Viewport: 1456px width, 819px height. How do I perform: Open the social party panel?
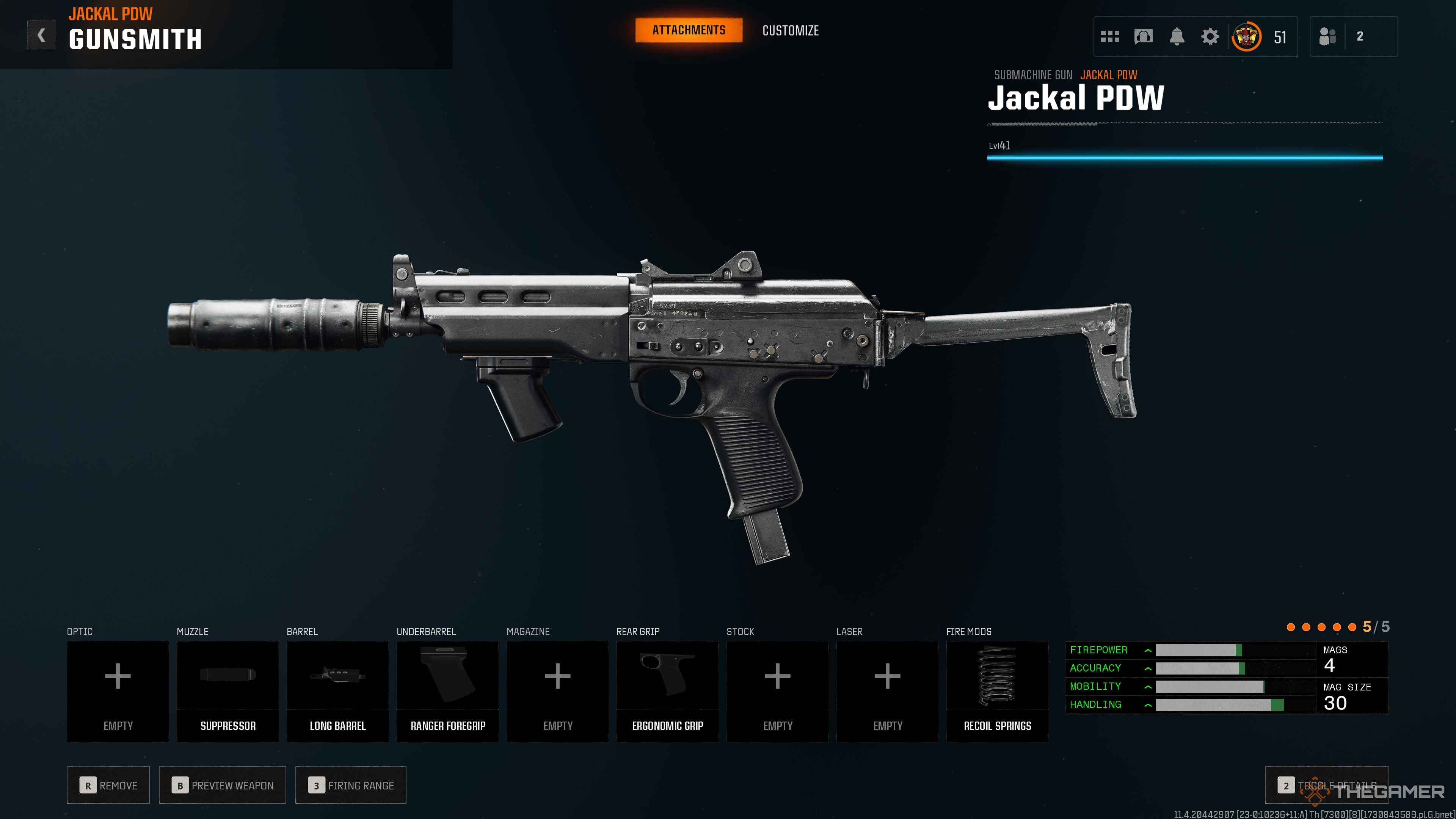coord(1353,37)
